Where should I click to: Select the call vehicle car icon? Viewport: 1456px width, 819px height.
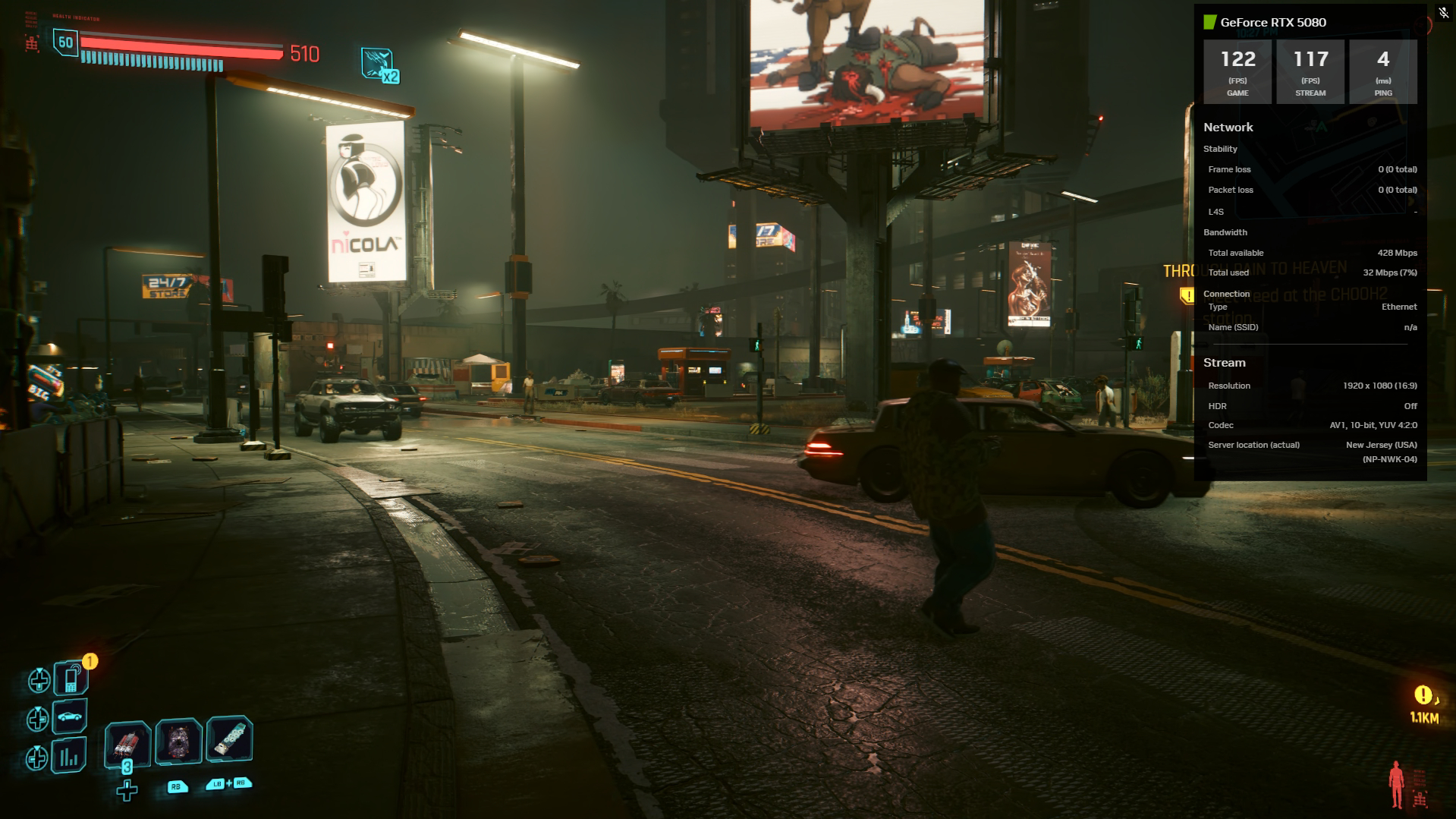point(70,717)
